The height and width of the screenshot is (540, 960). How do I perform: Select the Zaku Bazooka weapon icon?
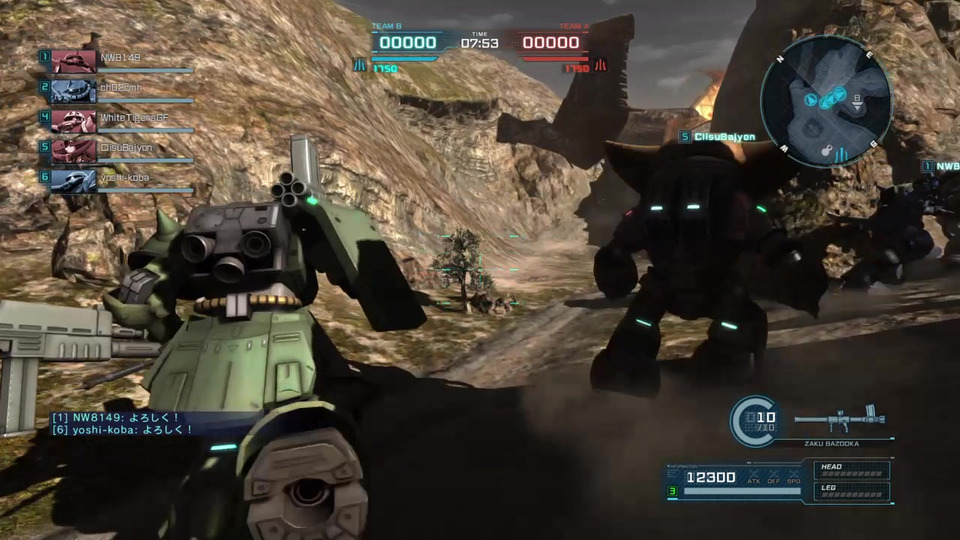839,420
